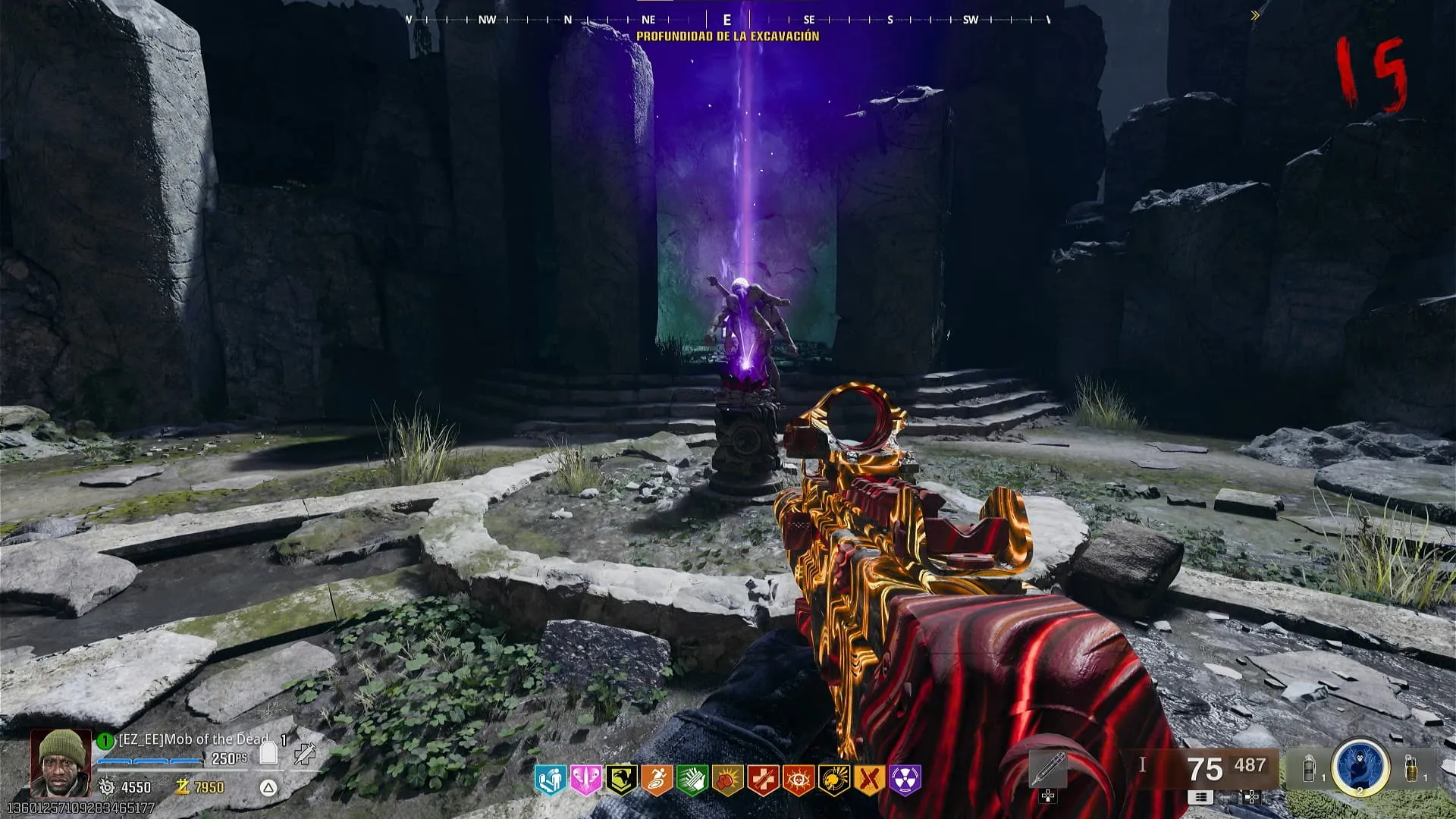
Task: Choose the red cross Elemental Pop perk
Action: click(x=762, y=780)
